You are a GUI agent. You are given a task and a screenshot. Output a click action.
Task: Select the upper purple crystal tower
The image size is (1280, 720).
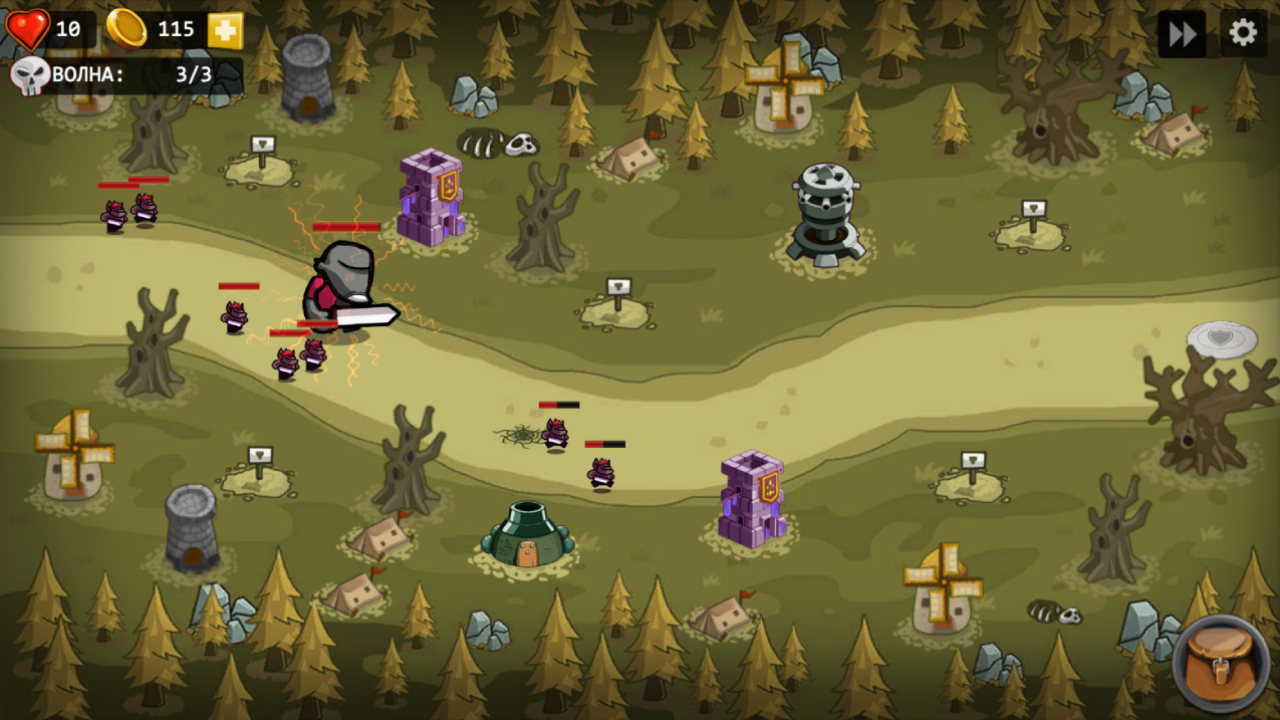point(430,195)
